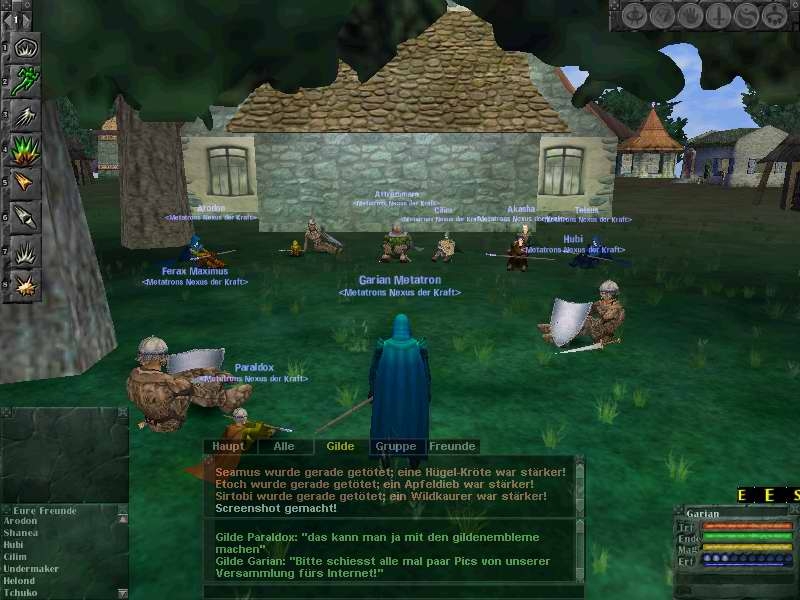The image size is (800, 600).
Task: Click the chat input field
Action: point(390,592)
